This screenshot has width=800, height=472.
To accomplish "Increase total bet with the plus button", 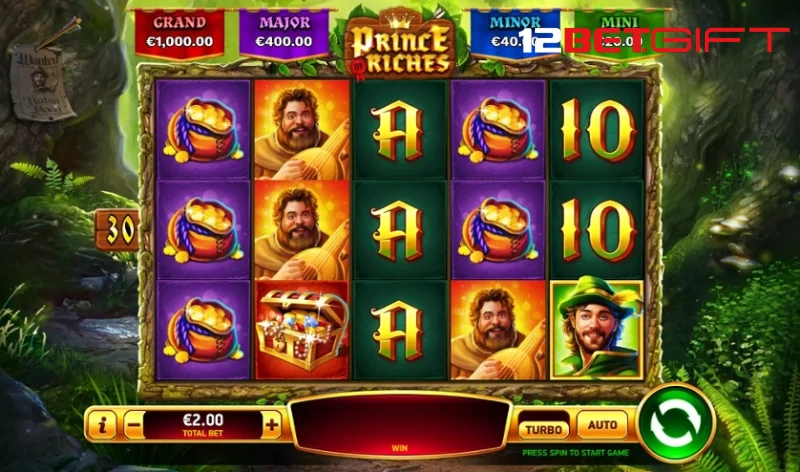I will point(272,423).
